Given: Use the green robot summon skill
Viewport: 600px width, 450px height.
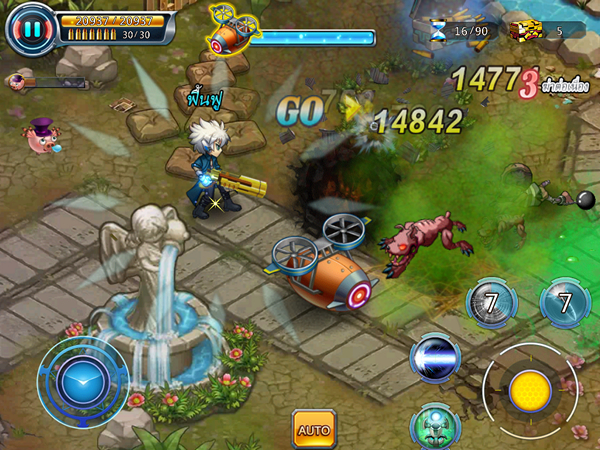Looking at the screenshot, I should (434, 425).
